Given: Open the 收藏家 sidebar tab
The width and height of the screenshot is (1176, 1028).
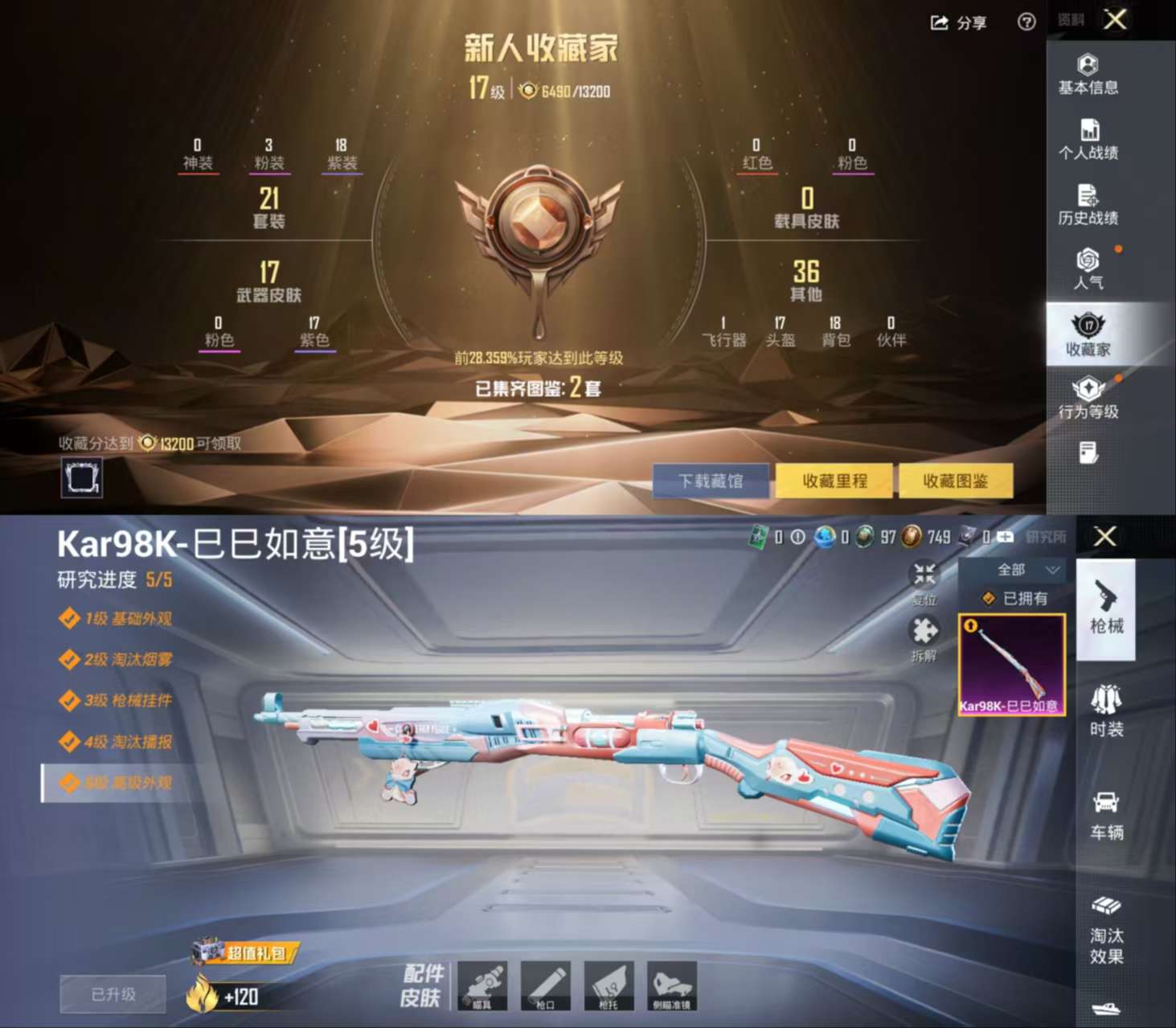Looking at the screenshot, I should (x=1089, y=334).
